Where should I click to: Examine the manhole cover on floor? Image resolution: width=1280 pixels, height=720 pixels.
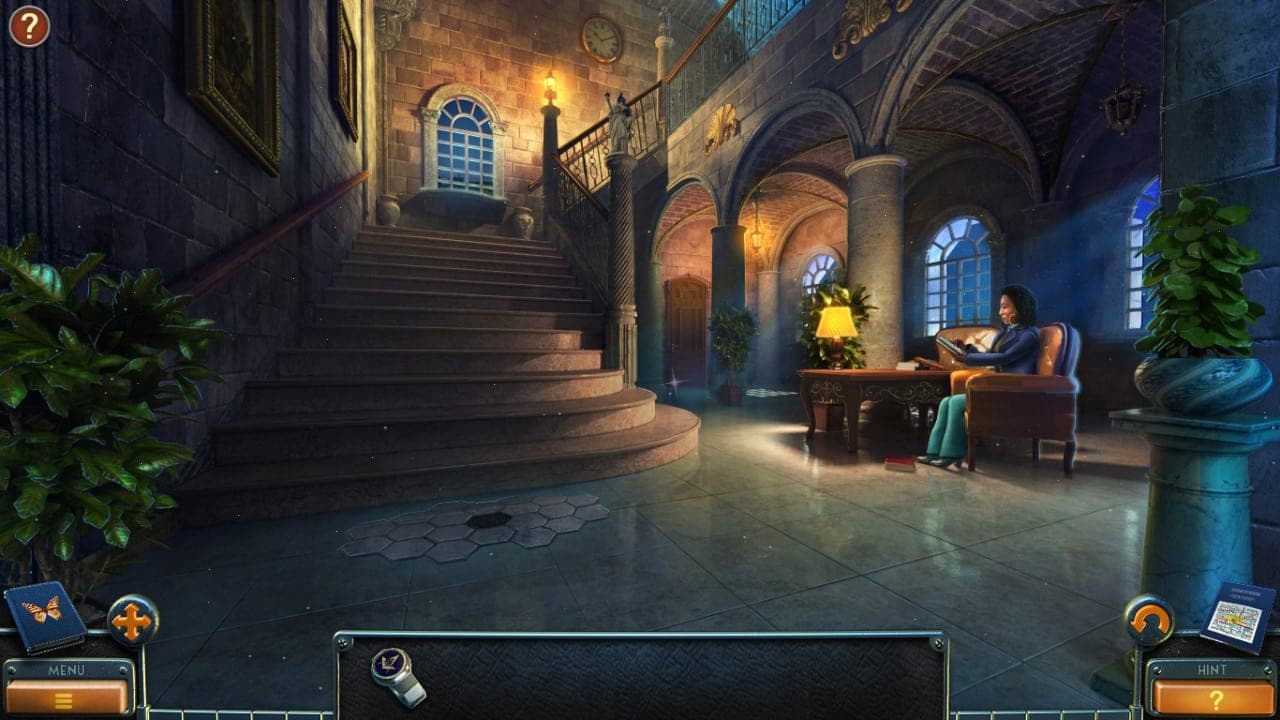487,518
